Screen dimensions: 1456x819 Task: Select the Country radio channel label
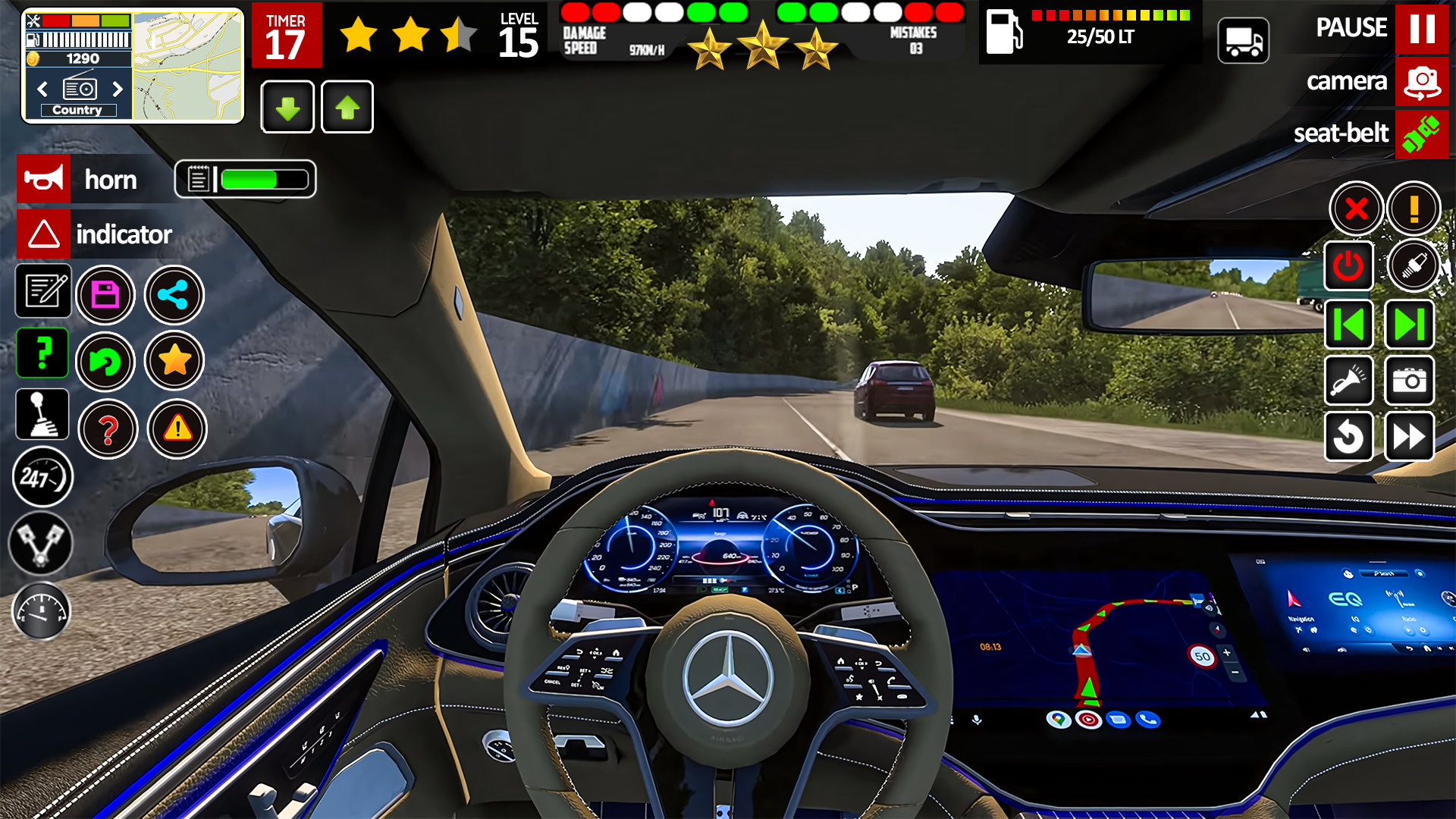click(78, 109)
